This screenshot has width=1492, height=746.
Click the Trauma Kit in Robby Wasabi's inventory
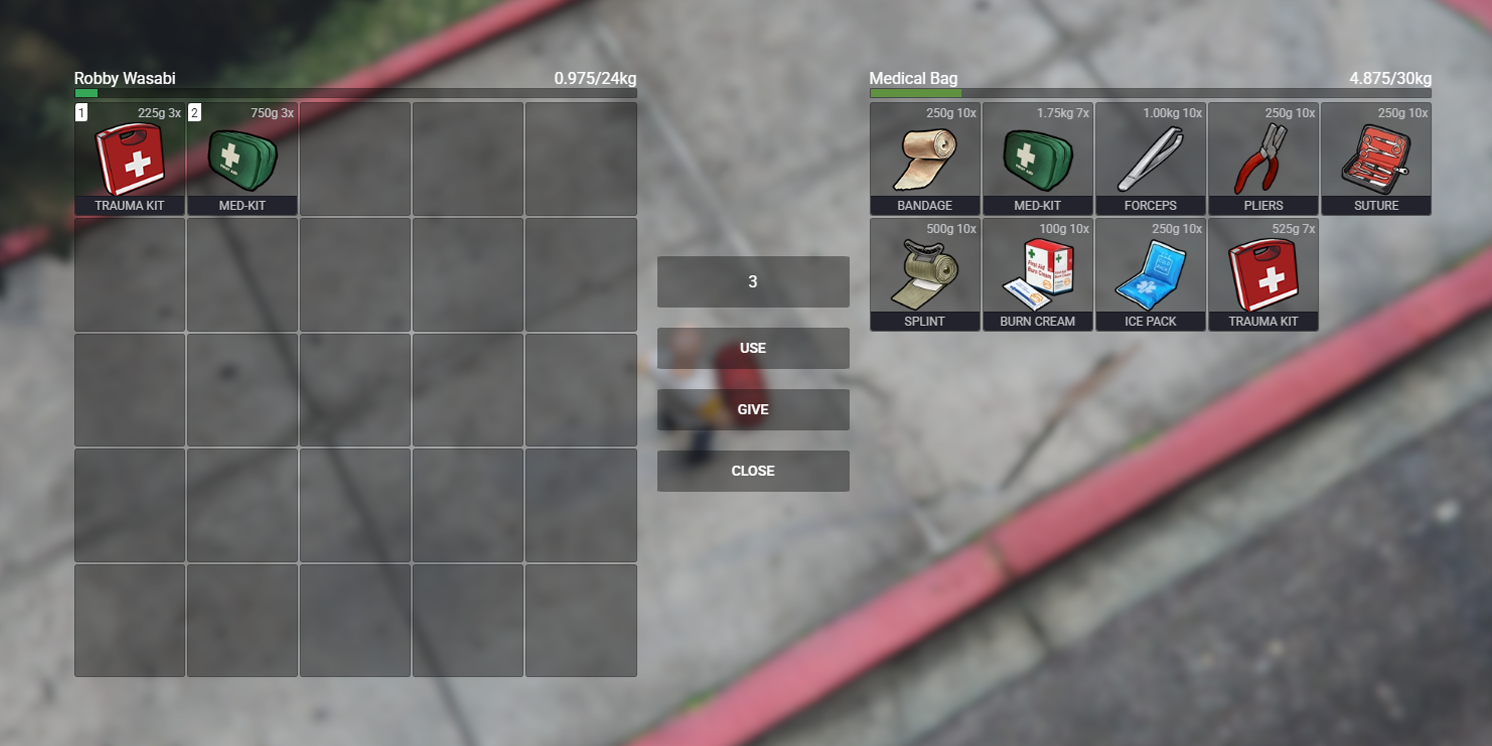[x=129, y=158]
